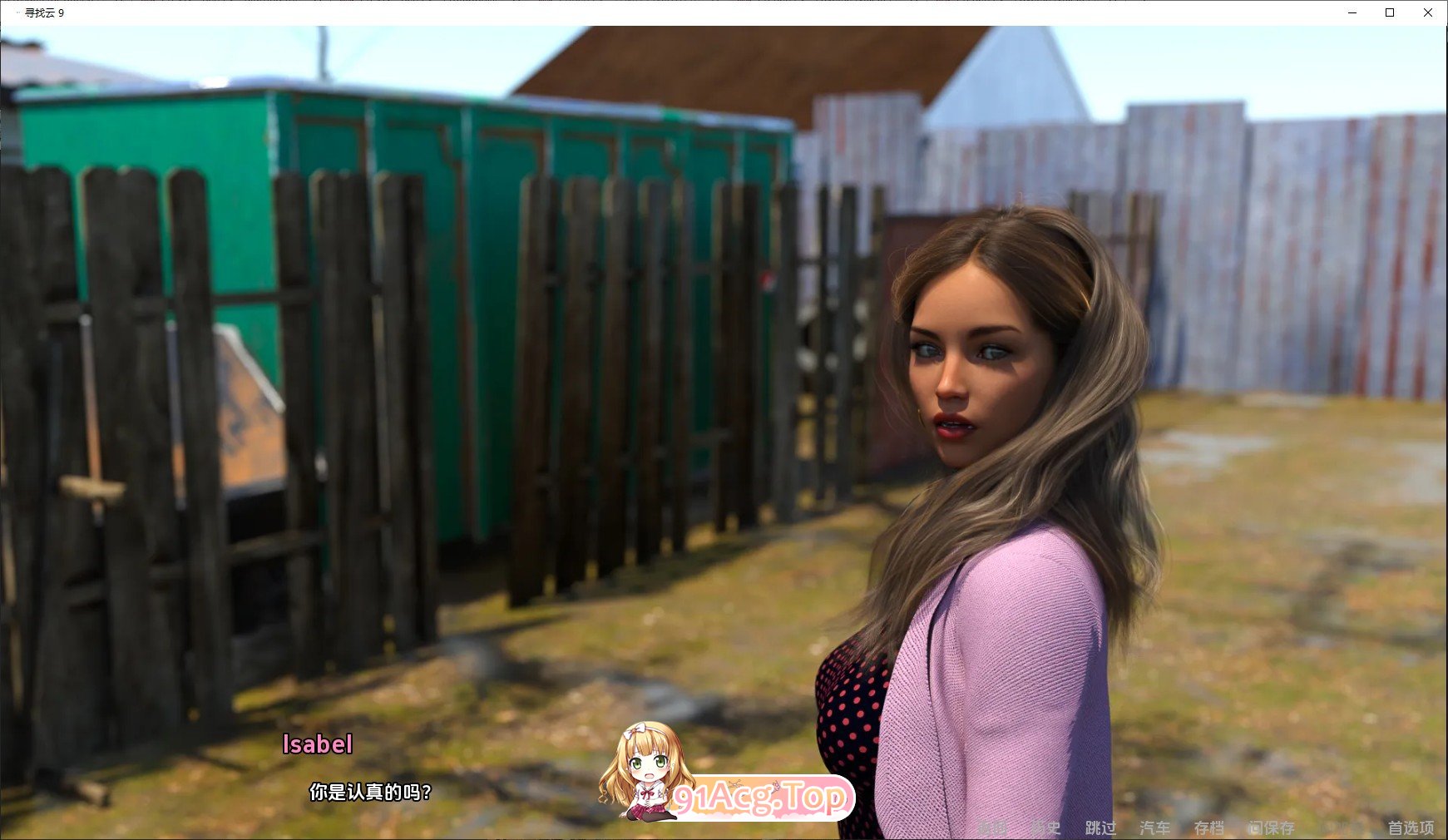Advance dialogue by clicking 你是认真的吗?
Screen dimensions: 1448x840
[x=369, y=793]
